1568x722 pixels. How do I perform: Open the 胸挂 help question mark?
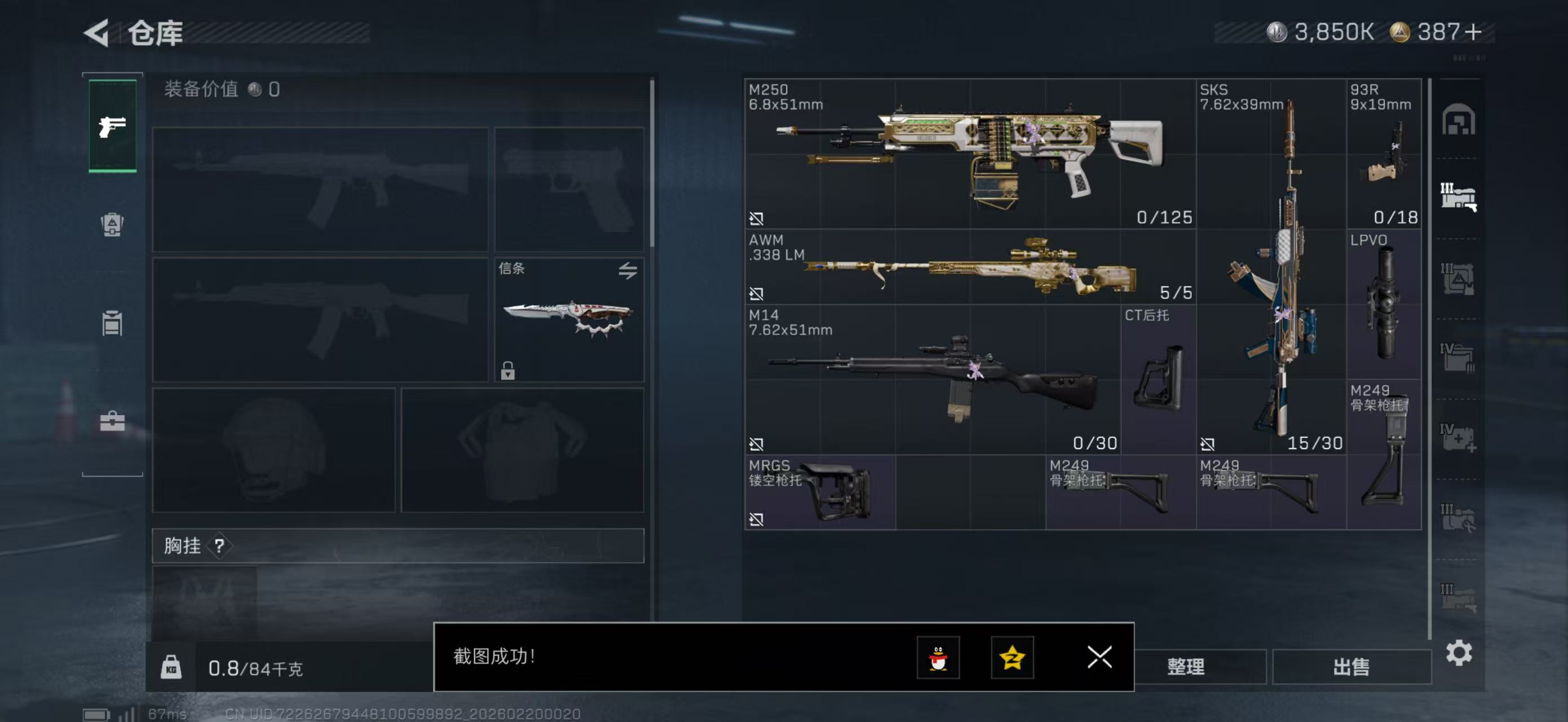click(x=220, y=545)
